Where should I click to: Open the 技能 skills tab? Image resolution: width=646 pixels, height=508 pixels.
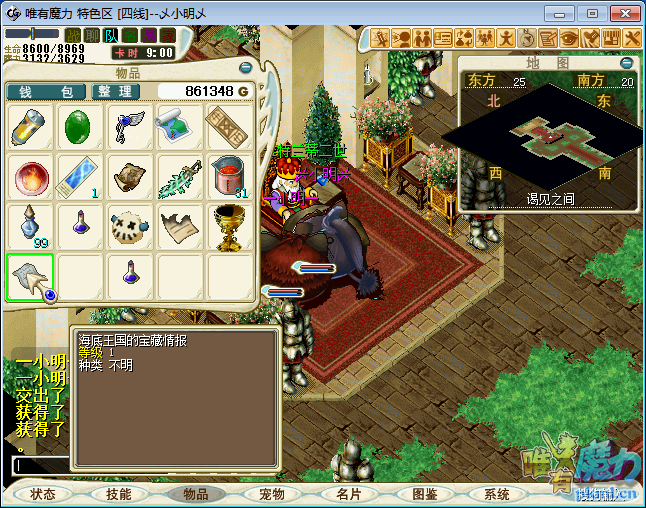(119, 494)
